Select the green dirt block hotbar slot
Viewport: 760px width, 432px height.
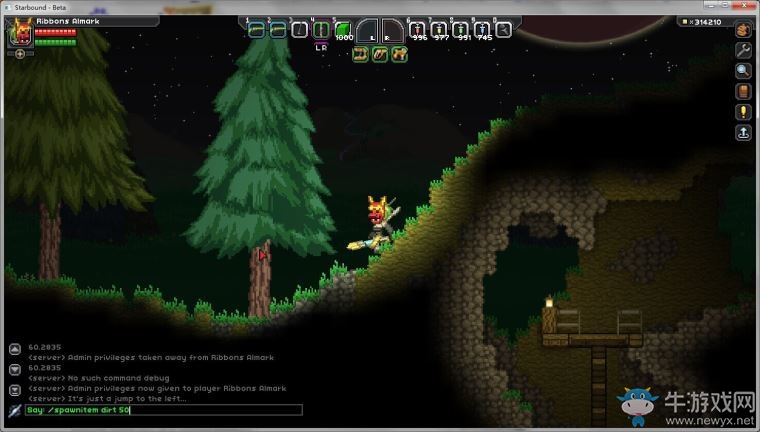click(344, 30)
